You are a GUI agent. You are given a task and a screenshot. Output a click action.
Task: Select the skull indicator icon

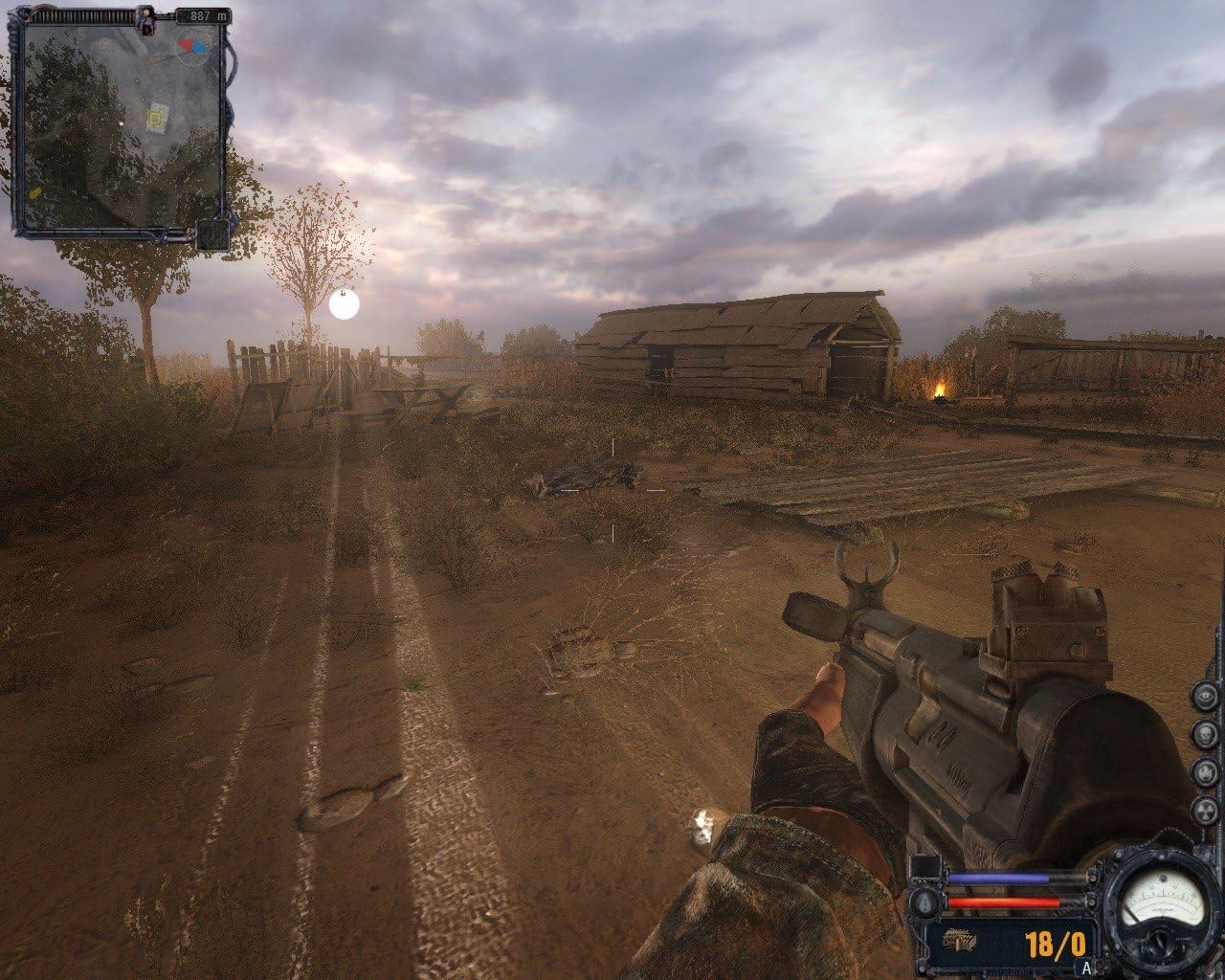point(1206,734)
